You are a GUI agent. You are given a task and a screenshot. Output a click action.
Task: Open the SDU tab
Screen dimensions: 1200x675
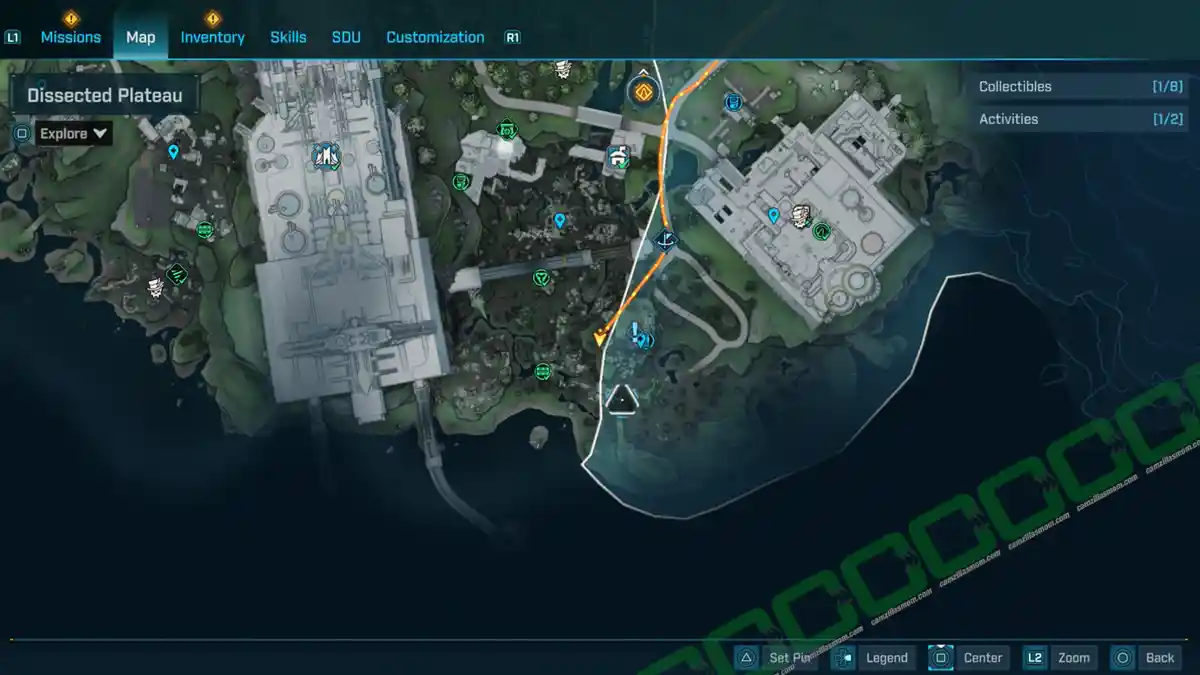tap(346, 37)
